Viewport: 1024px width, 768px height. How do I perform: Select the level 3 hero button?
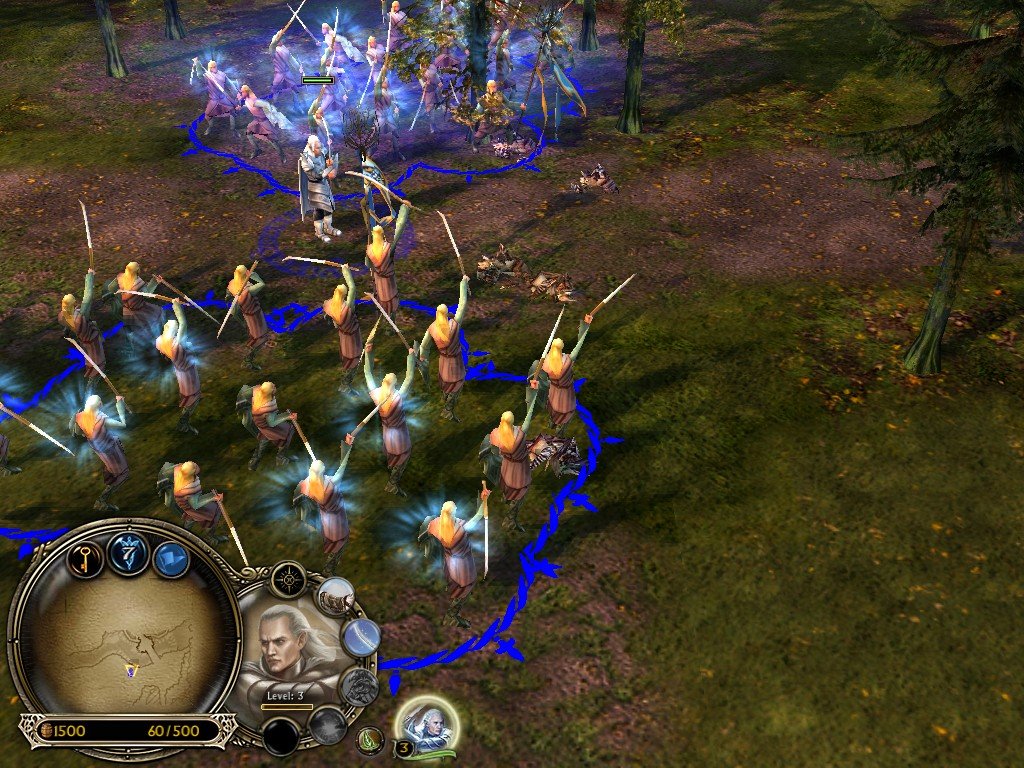429,724
